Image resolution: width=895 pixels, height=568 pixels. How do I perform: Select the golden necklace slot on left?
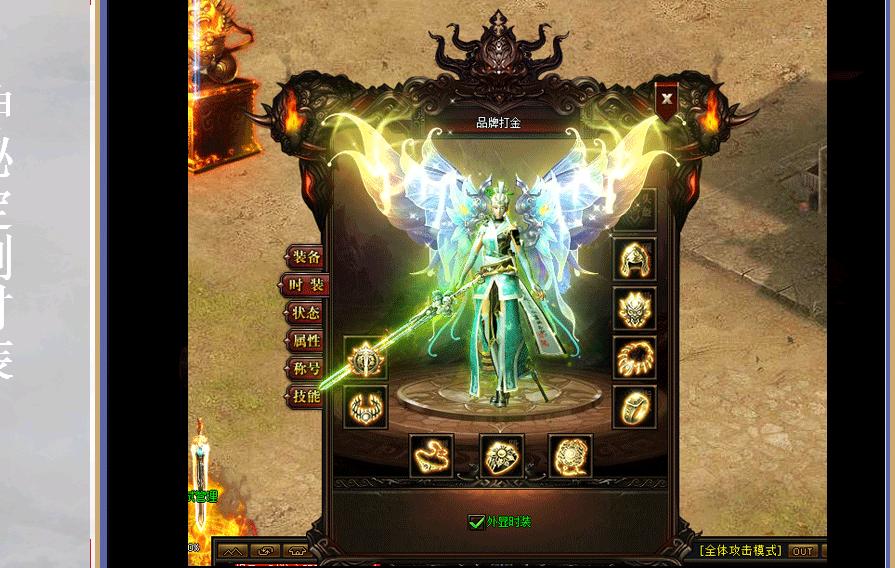click(365, 407)
